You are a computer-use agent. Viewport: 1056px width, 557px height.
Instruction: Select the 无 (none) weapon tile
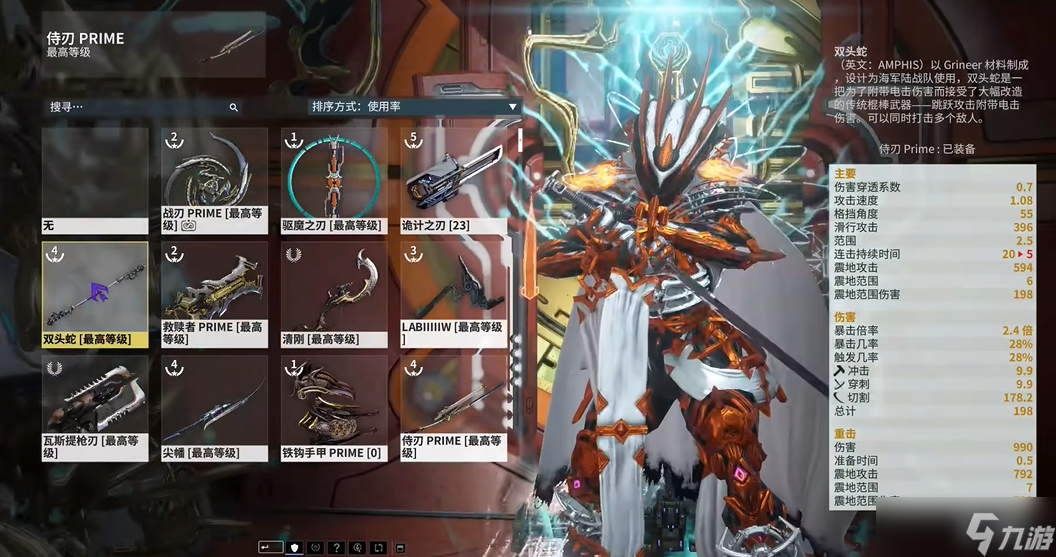coord(95,180)
